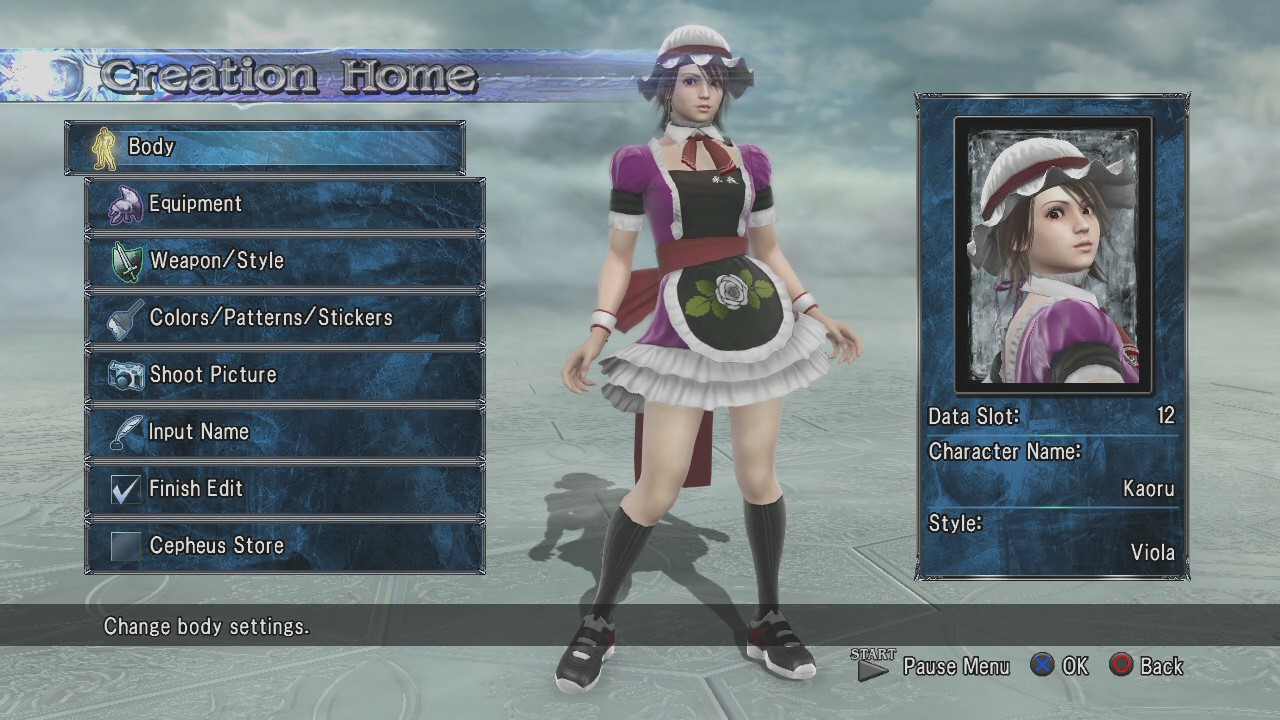Select Shoot Picture entry
The image size is (1280, 720).
[285, 375]
